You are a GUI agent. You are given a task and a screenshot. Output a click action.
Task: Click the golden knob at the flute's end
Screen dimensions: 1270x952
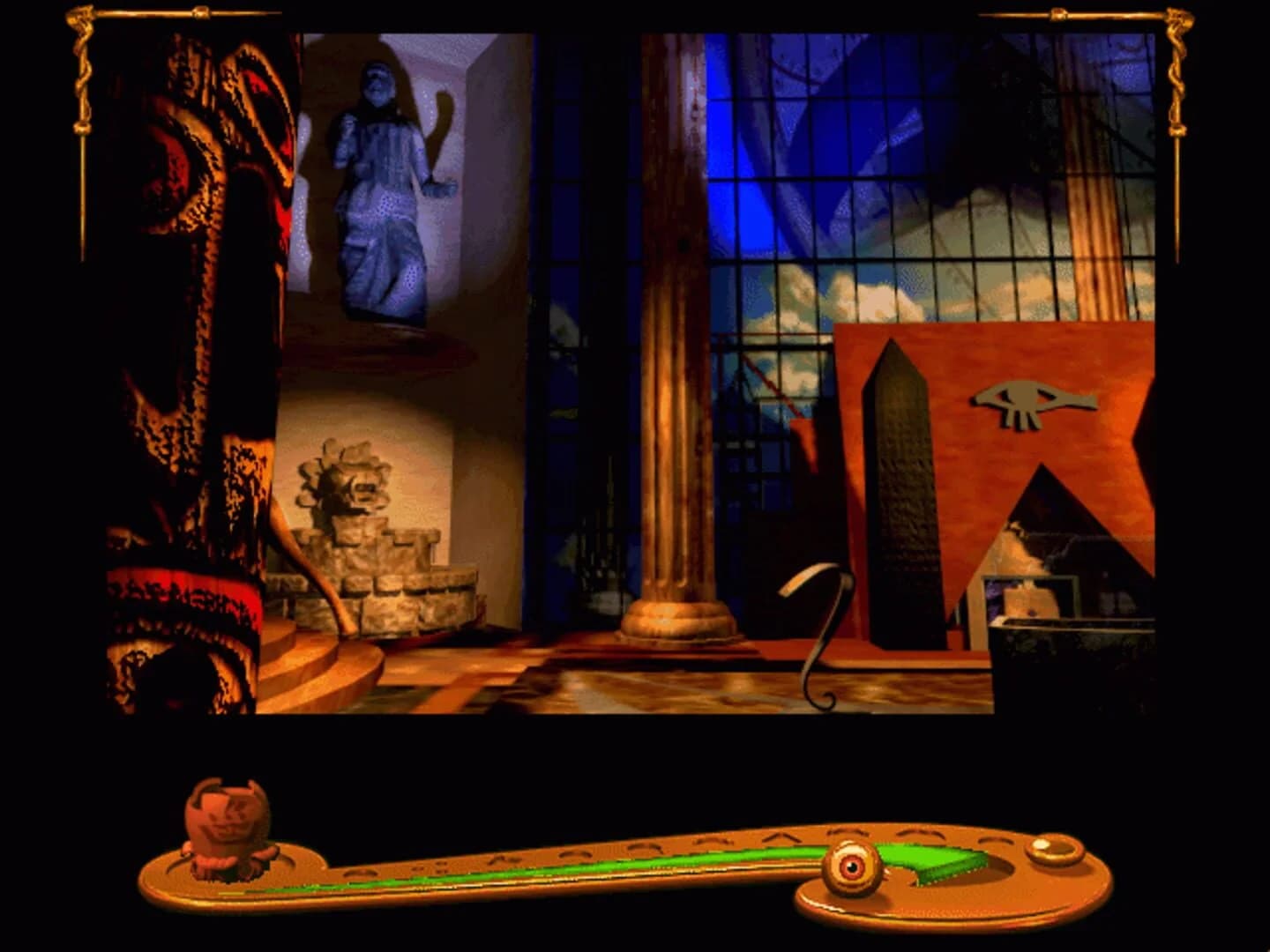(1052, 851)
